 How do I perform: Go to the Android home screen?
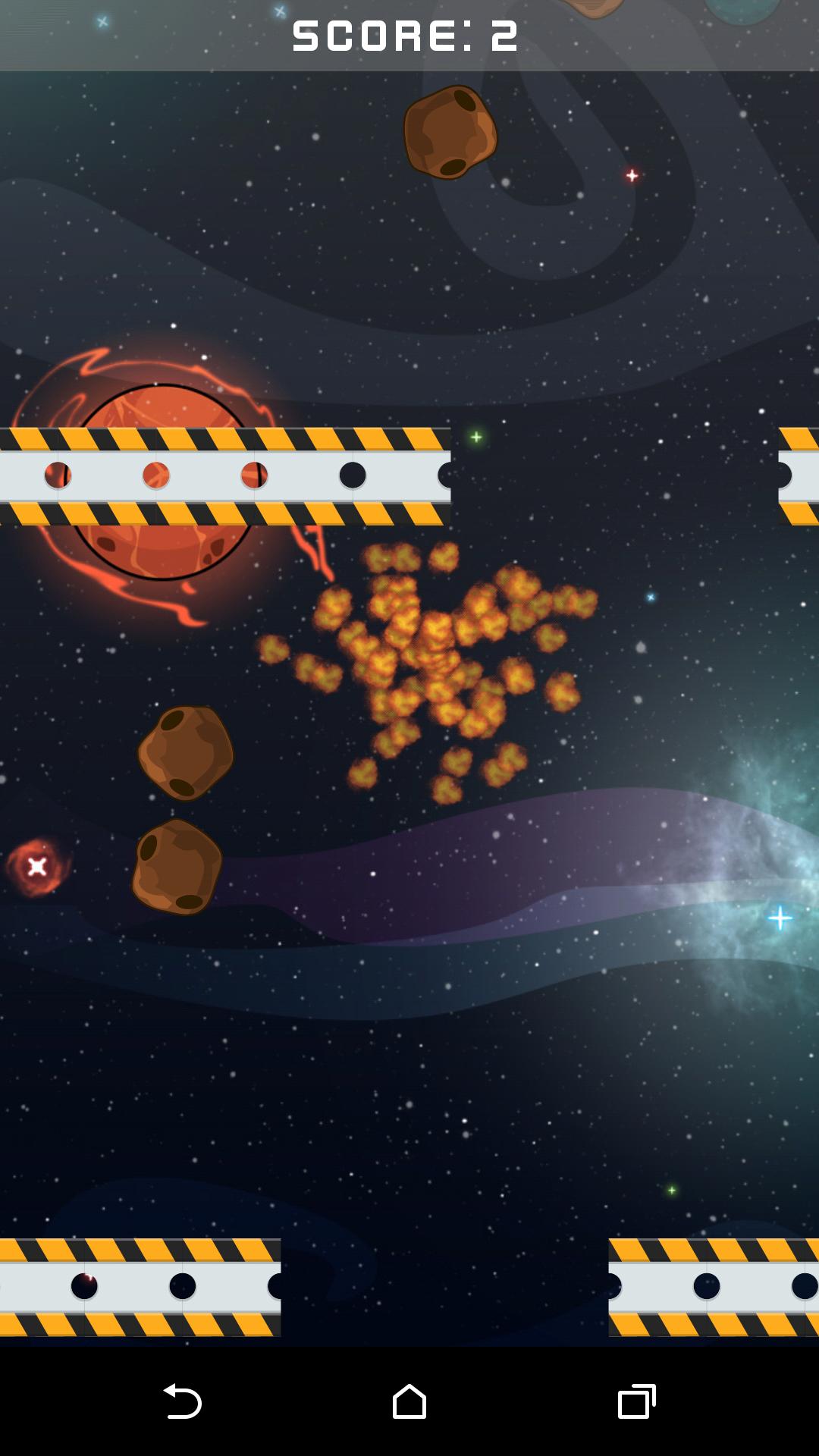point(409,1401)
